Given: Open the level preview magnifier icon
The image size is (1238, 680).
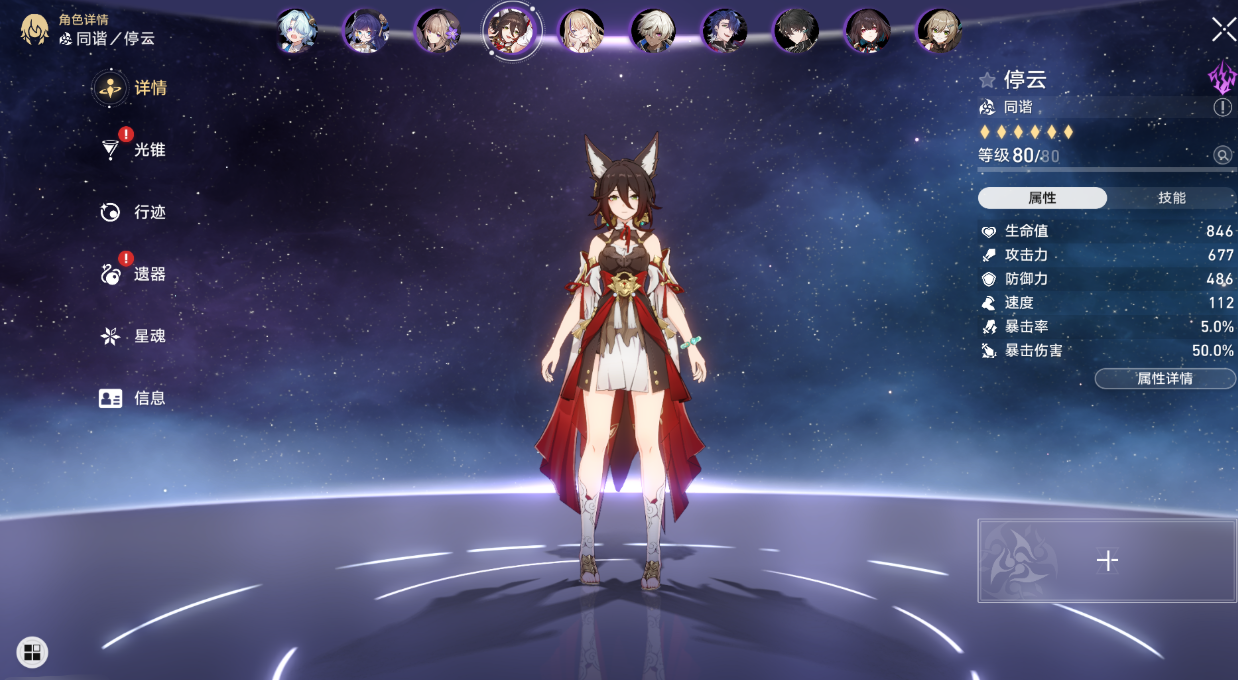Looking at the screenshot, I should pyautogui.click(x=1222, y=155).
